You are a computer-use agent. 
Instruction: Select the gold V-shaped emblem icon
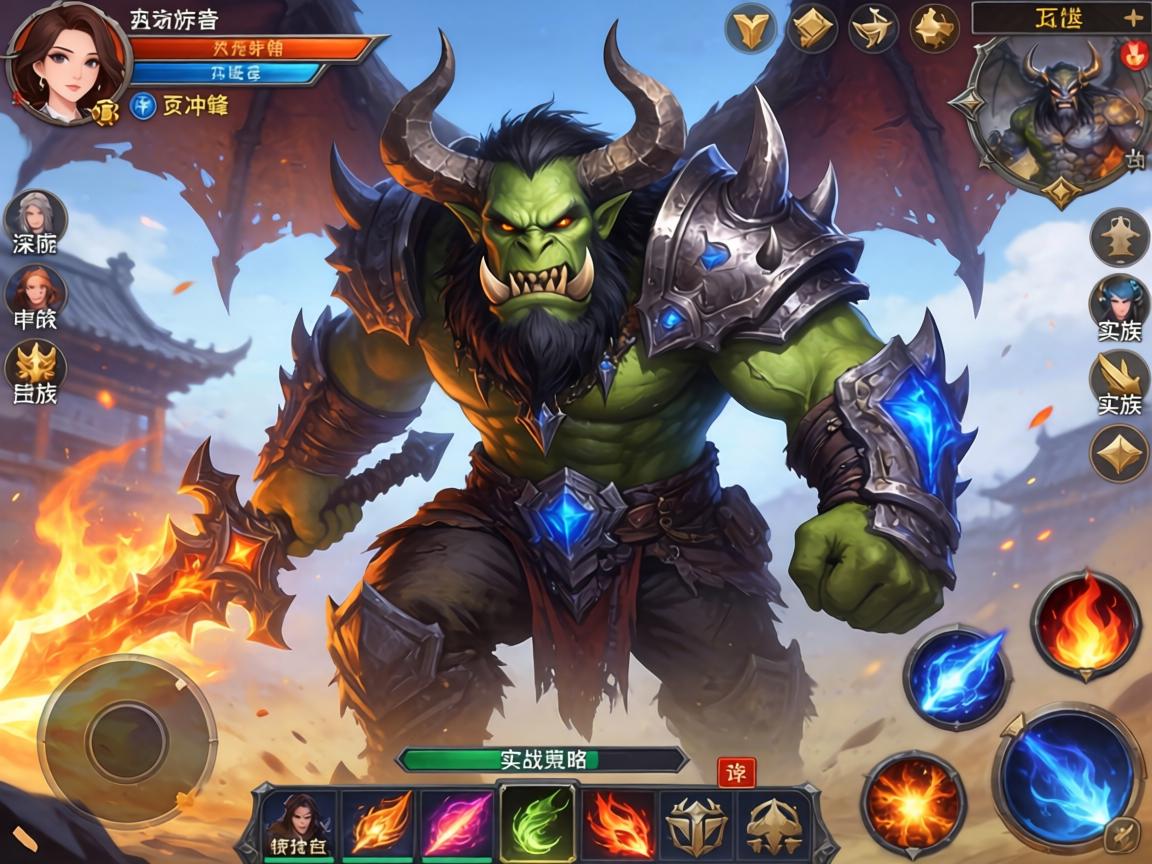point(752,28)
